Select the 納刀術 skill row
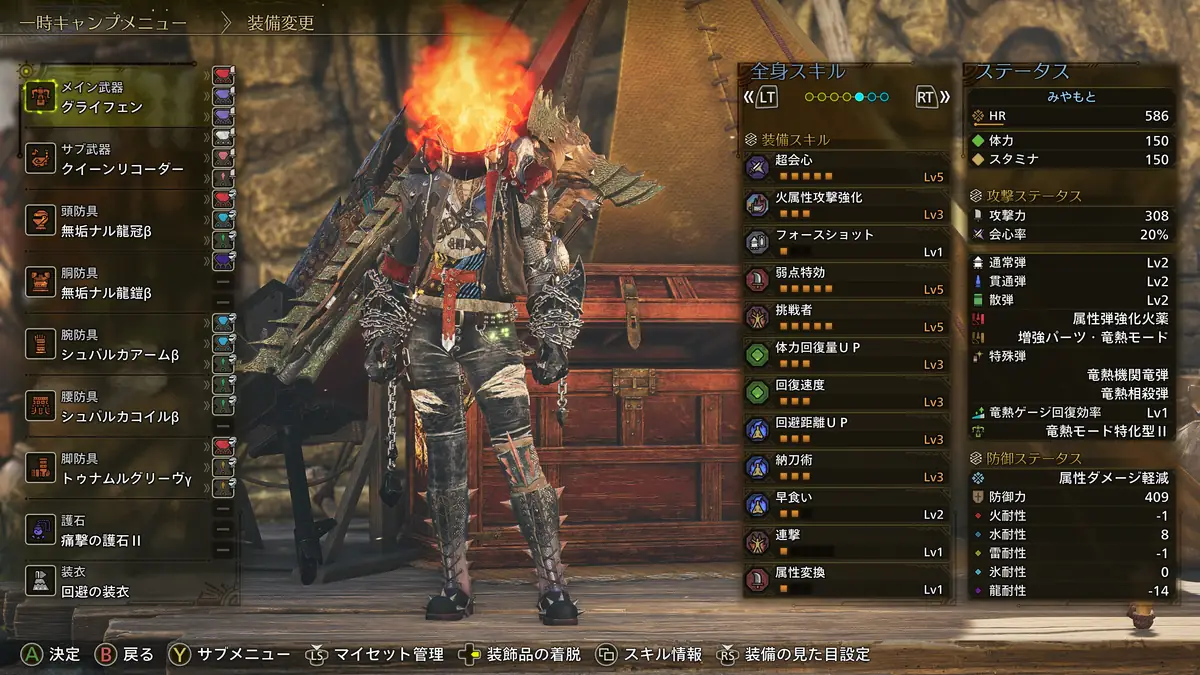1200x675 pixels. 846,467
